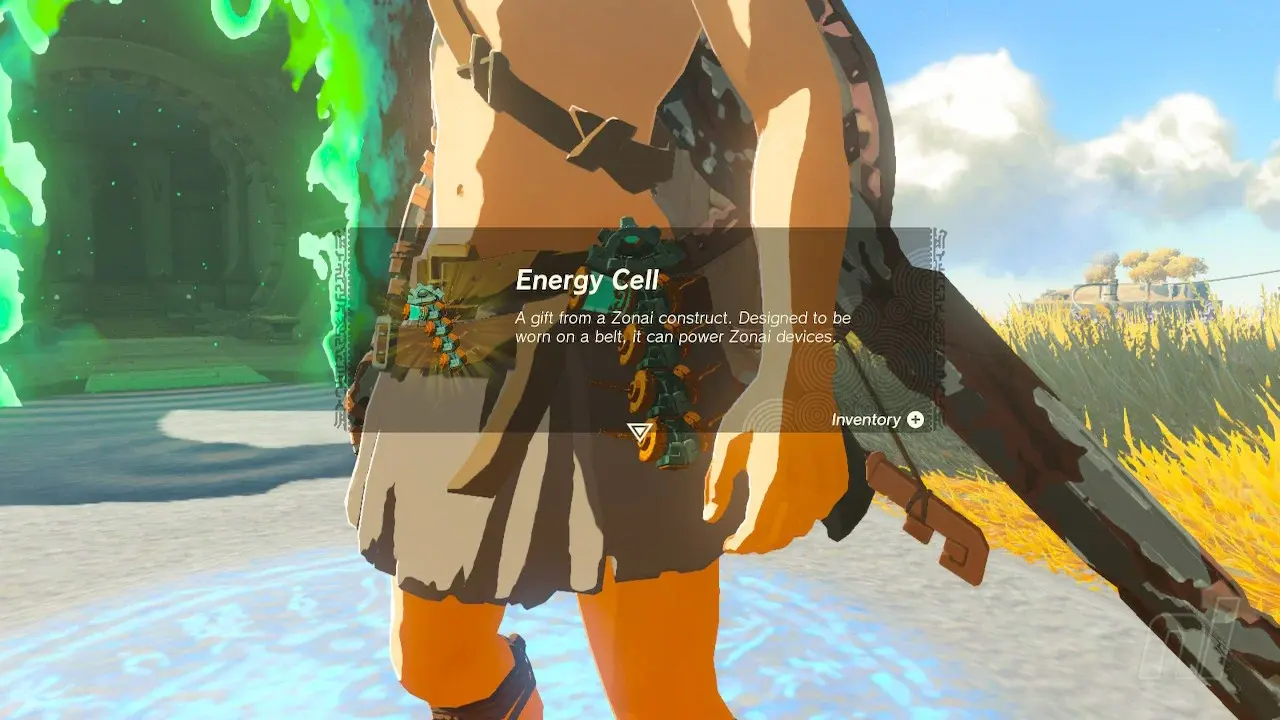Click the Inventory plus icon
Screen dimensions: 1280x720
point(916,420)
